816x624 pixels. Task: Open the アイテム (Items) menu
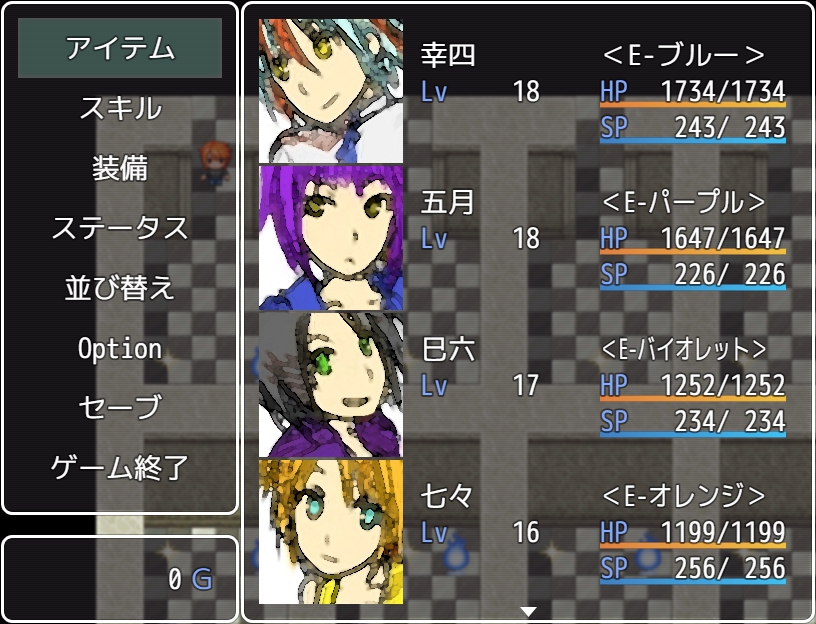(x=120, y=48)
